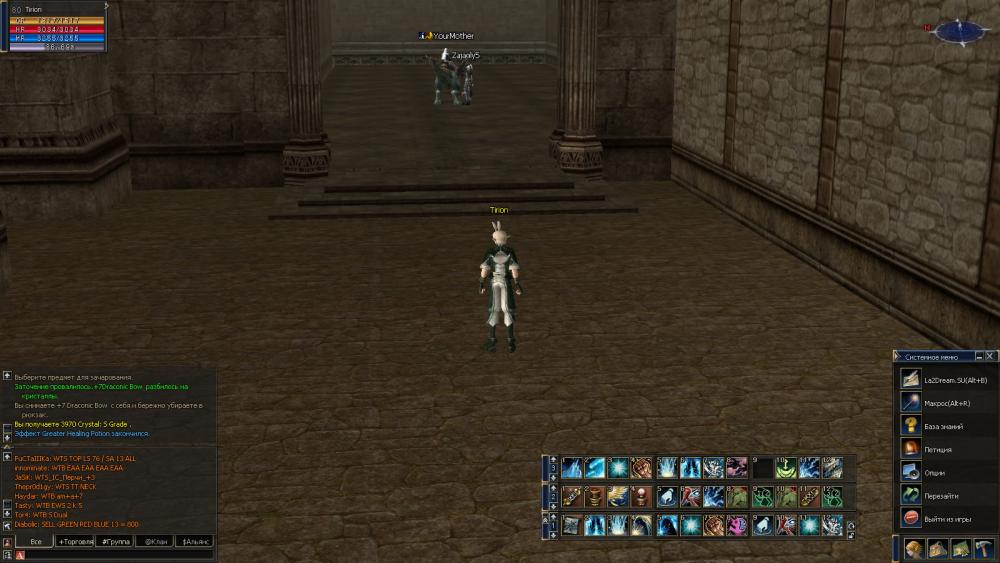Screen dimensions: 1000x563
Task: Open the Опции settings
Action: pos(942,473)
